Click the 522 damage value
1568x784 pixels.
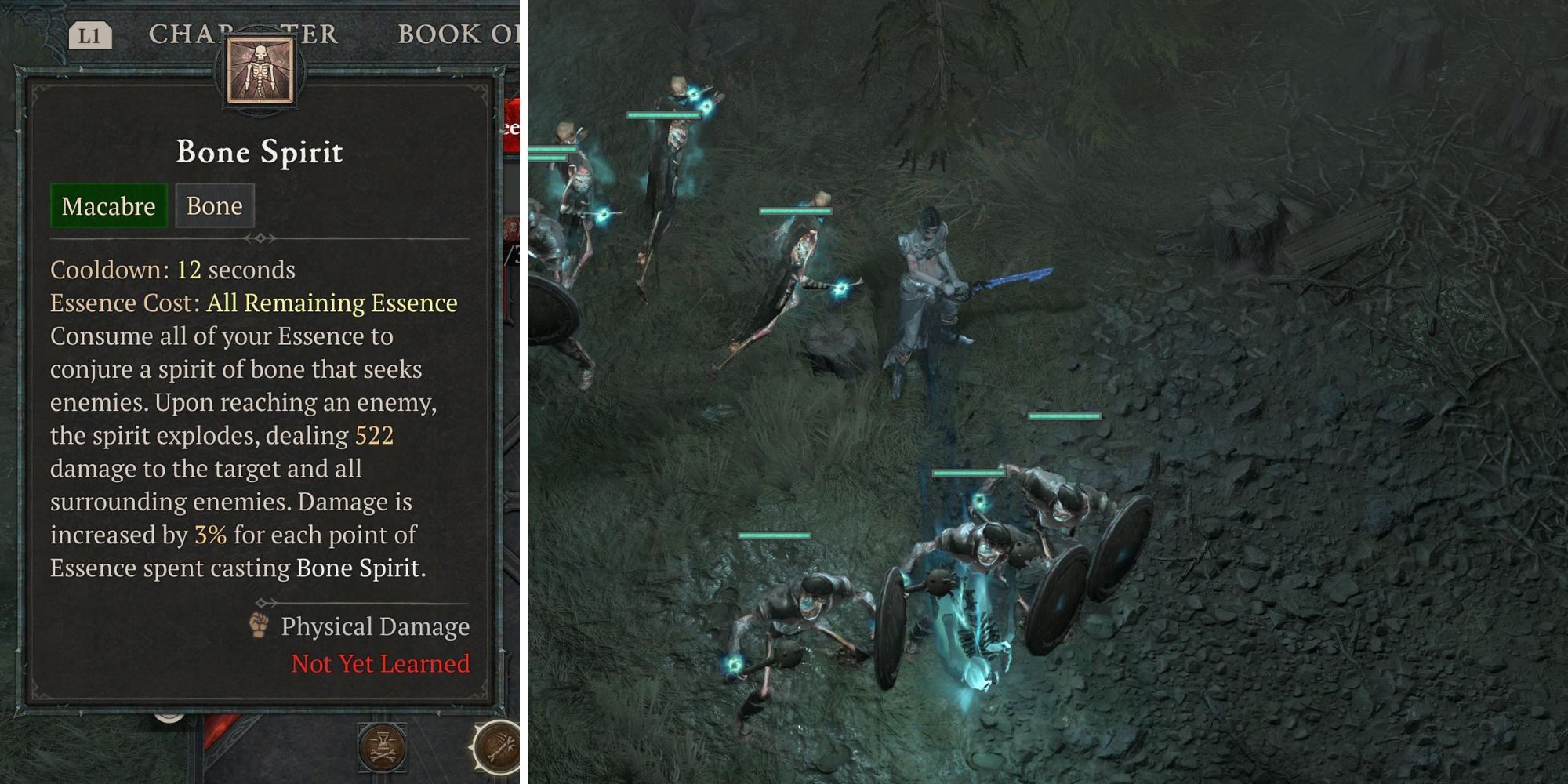(x=375, y=435)
